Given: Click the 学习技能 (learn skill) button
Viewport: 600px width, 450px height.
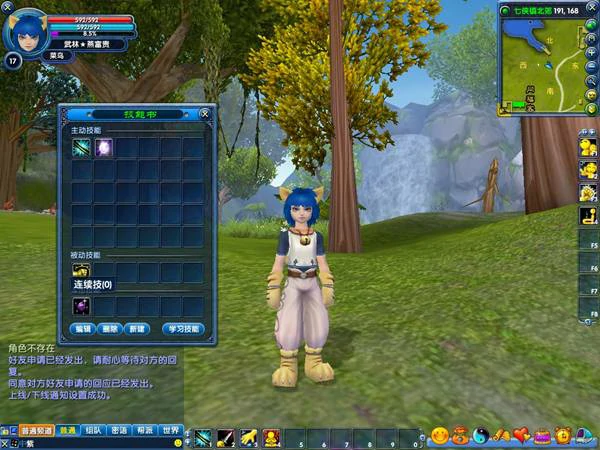Looking at the screenshot, I should click(185, 329).
